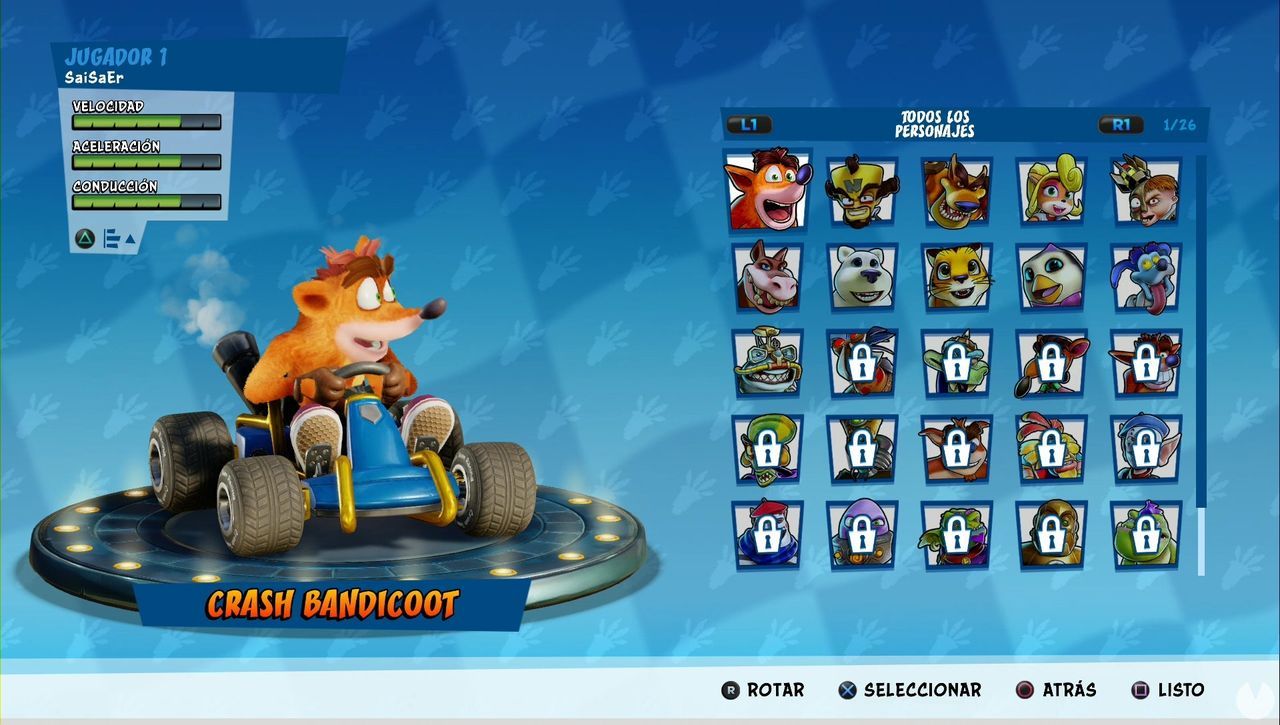
Task: Click the L1 page button to go back
Action: 749,125
